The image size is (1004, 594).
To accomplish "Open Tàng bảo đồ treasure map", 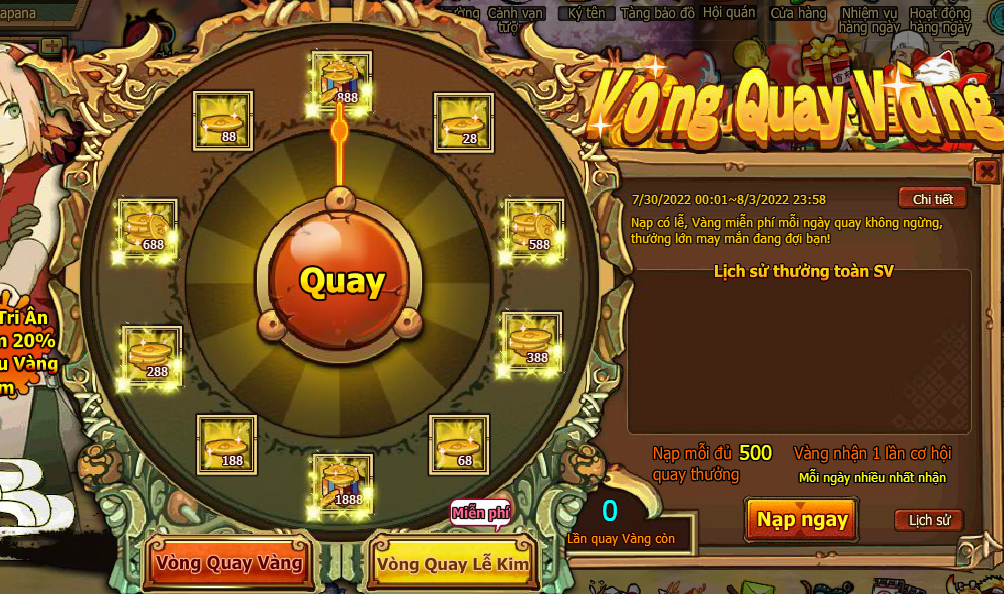I will tap(657, 14).
